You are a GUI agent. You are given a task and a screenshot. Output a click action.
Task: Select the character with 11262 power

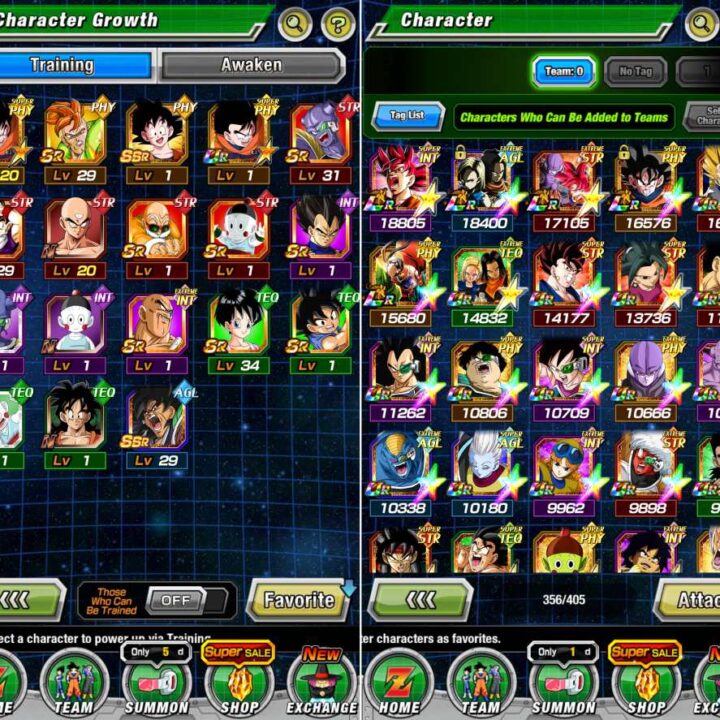pyautogui.click(x=401, y=376)
